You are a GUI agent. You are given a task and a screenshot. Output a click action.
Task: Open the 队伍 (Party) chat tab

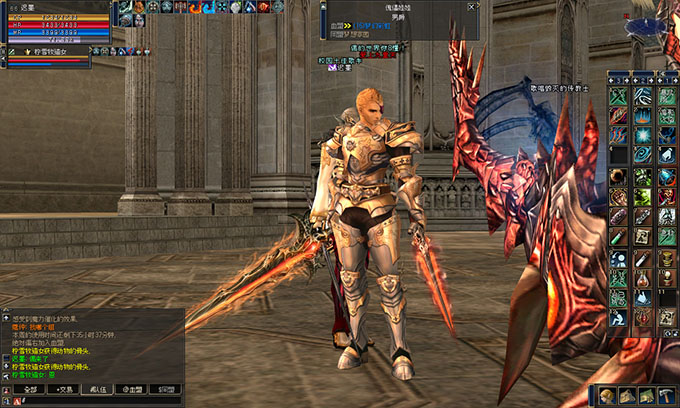(96, 388)
